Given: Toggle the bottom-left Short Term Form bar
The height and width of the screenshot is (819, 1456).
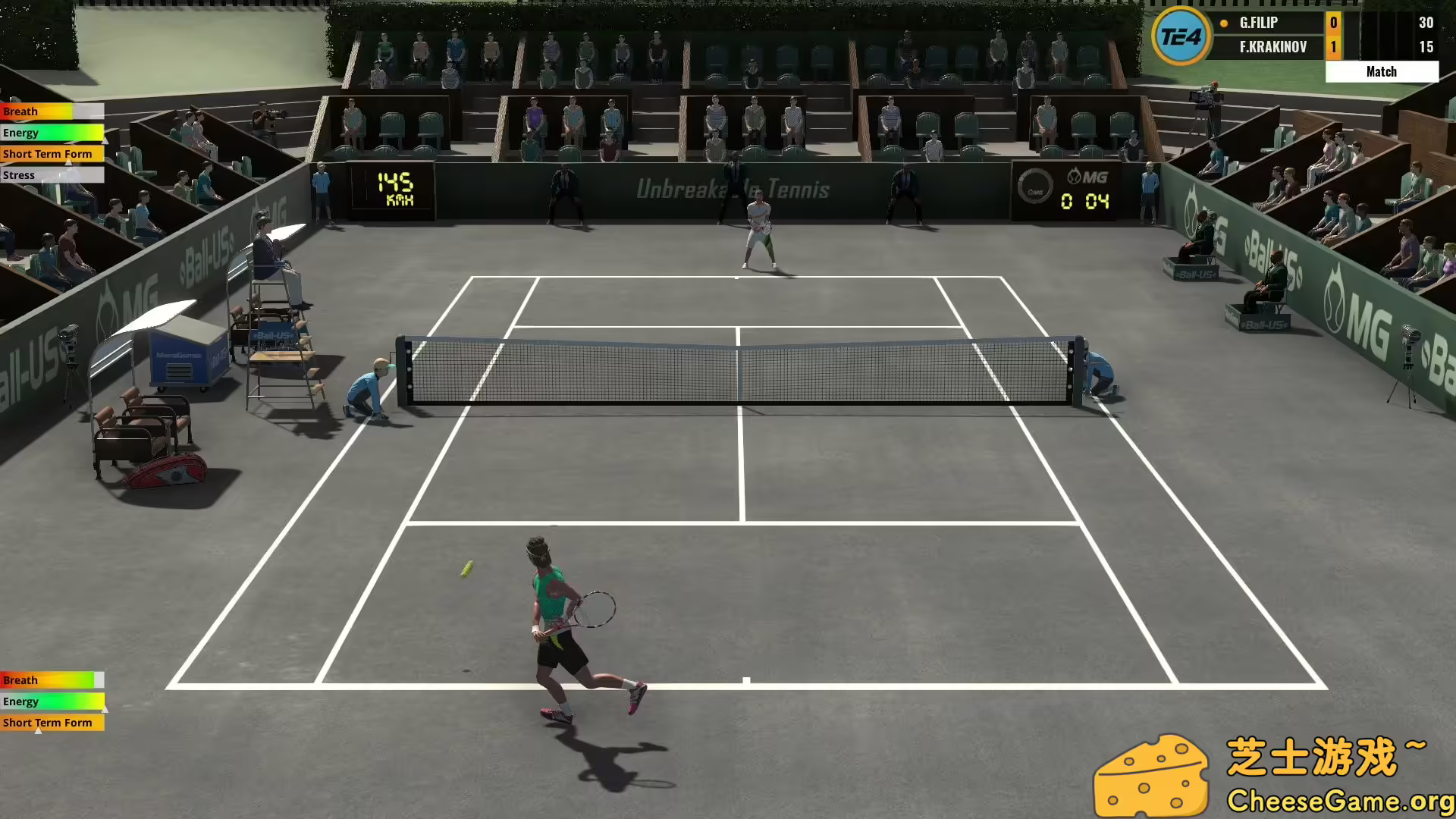Looking at the screenshot, I should 52,723.
